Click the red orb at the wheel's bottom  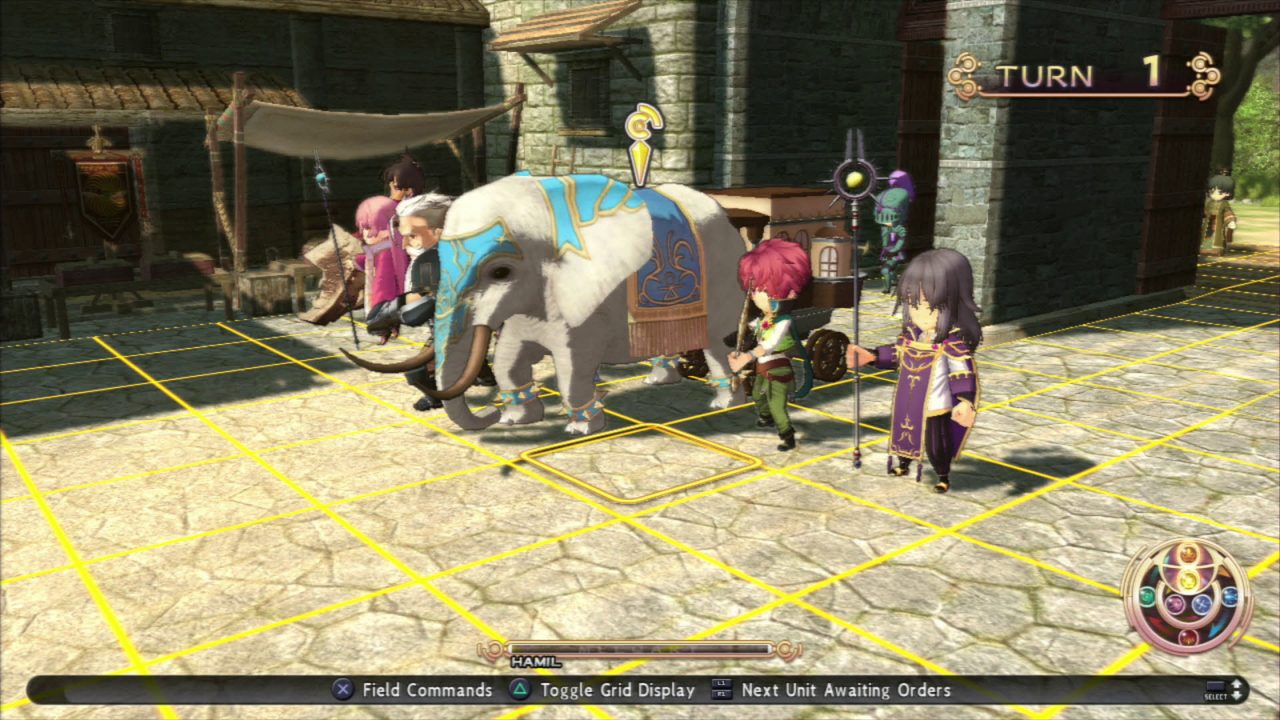pyautogui.click(x=1188, y=637)
